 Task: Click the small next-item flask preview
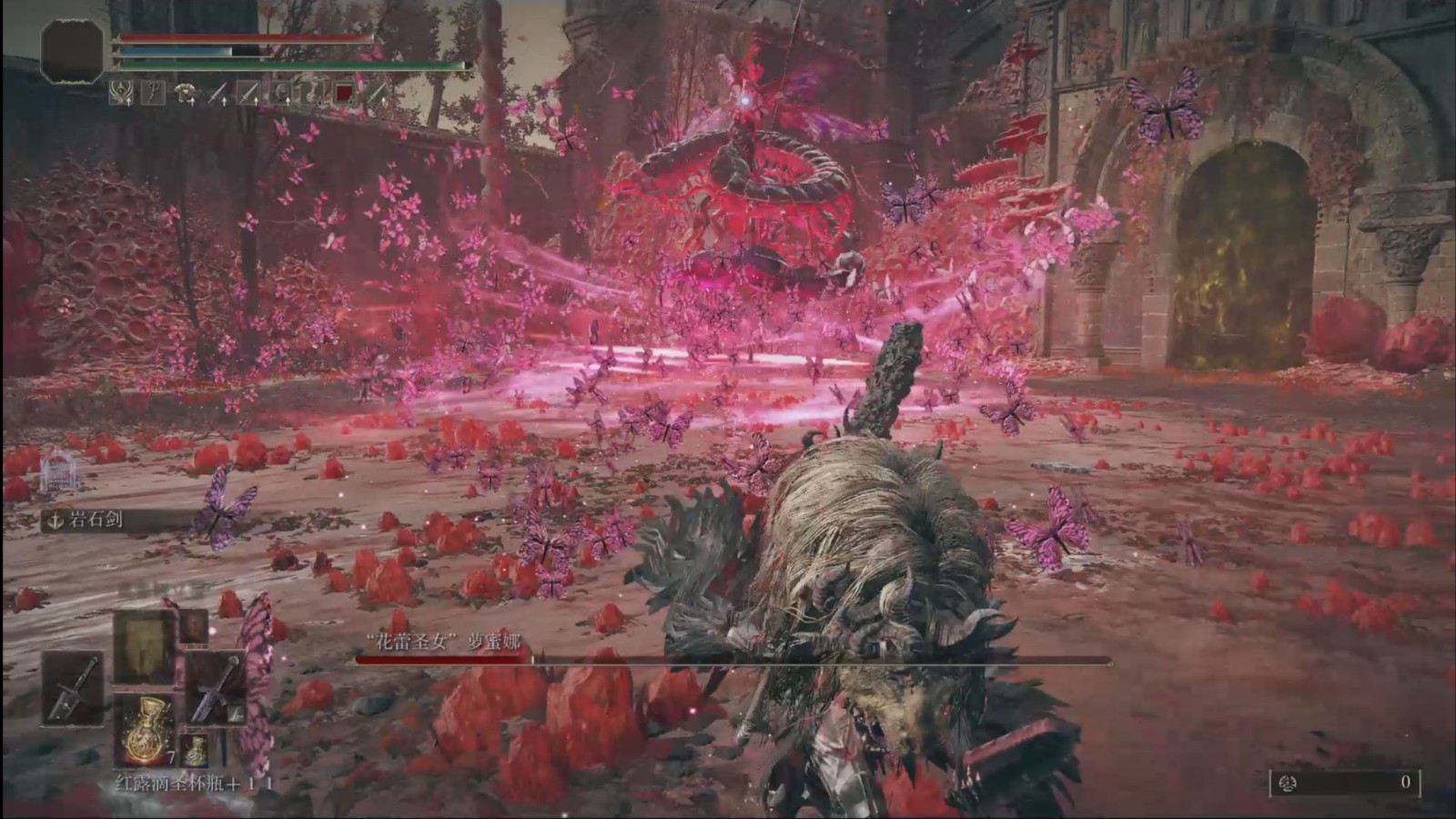pyautogui.click(x=194, y=751)
